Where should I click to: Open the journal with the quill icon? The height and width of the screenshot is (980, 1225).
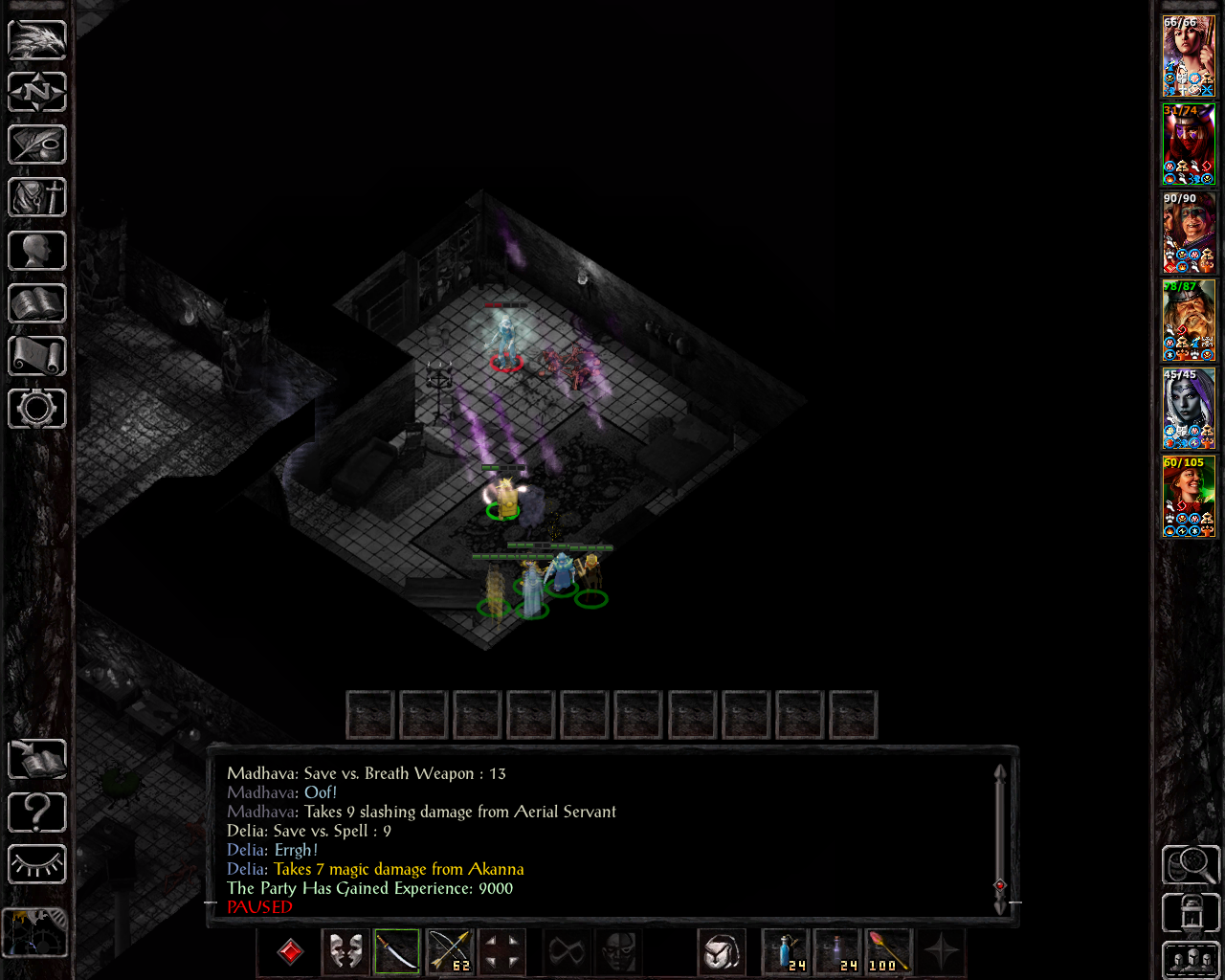[37, 145]
